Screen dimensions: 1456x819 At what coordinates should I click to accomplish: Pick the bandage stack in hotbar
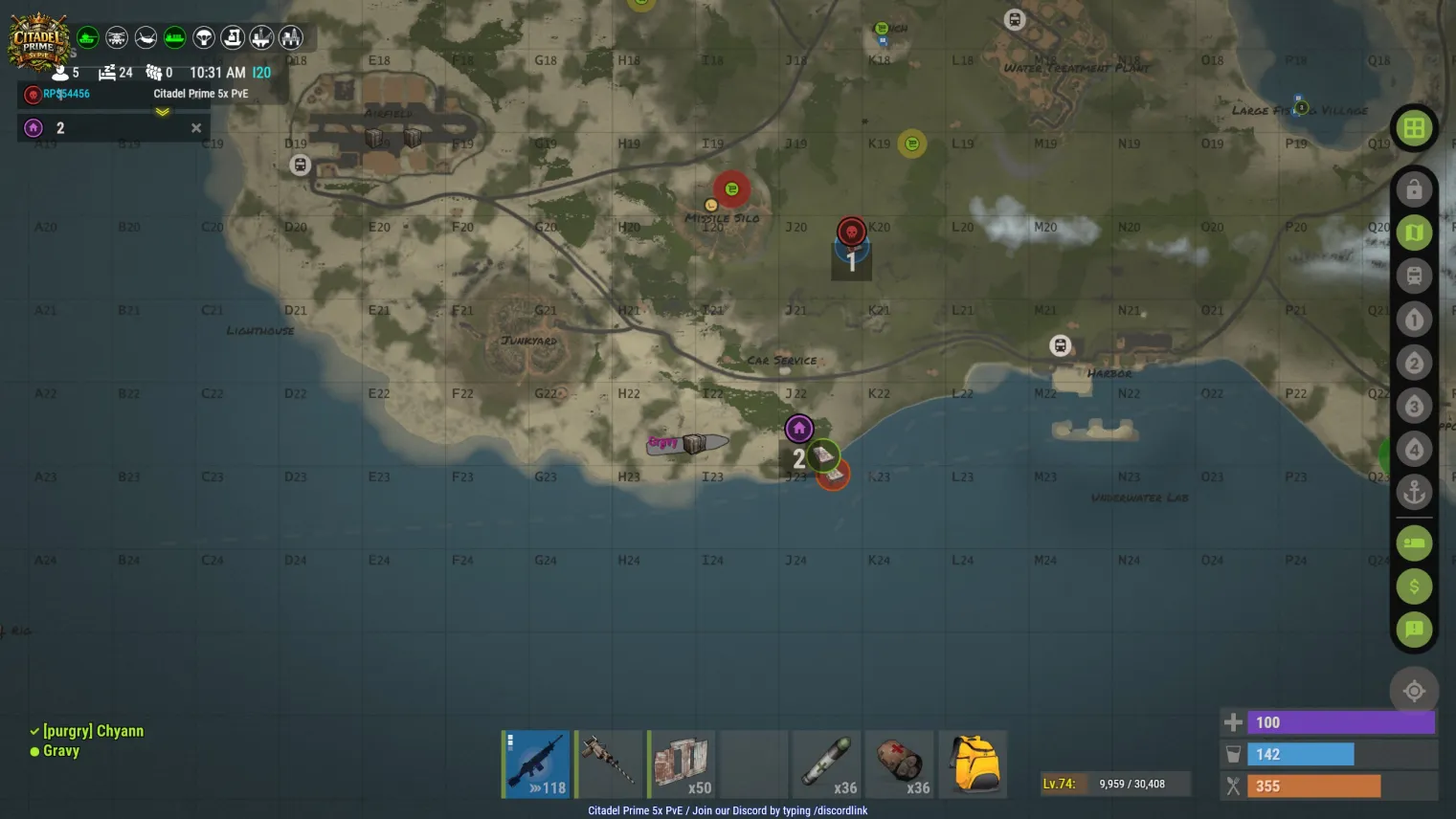[900, 764]
